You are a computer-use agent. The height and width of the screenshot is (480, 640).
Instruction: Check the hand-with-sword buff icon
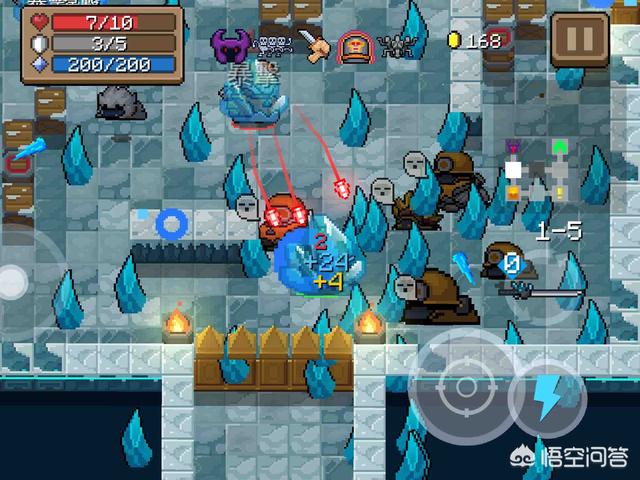click(x=314, y=45)
